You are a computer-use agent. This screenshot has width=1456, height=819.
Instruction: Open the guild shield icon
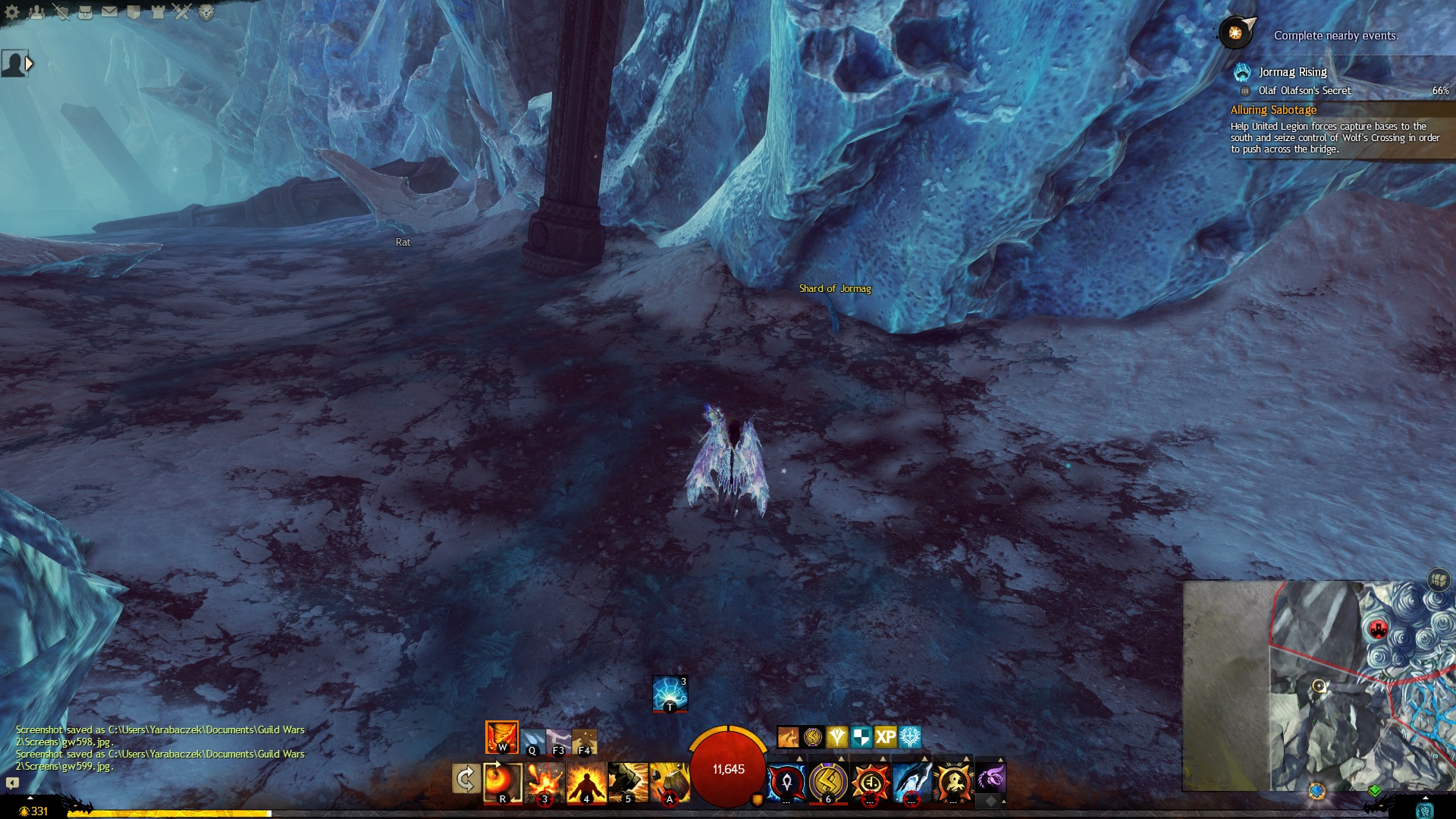click(133, 11)
